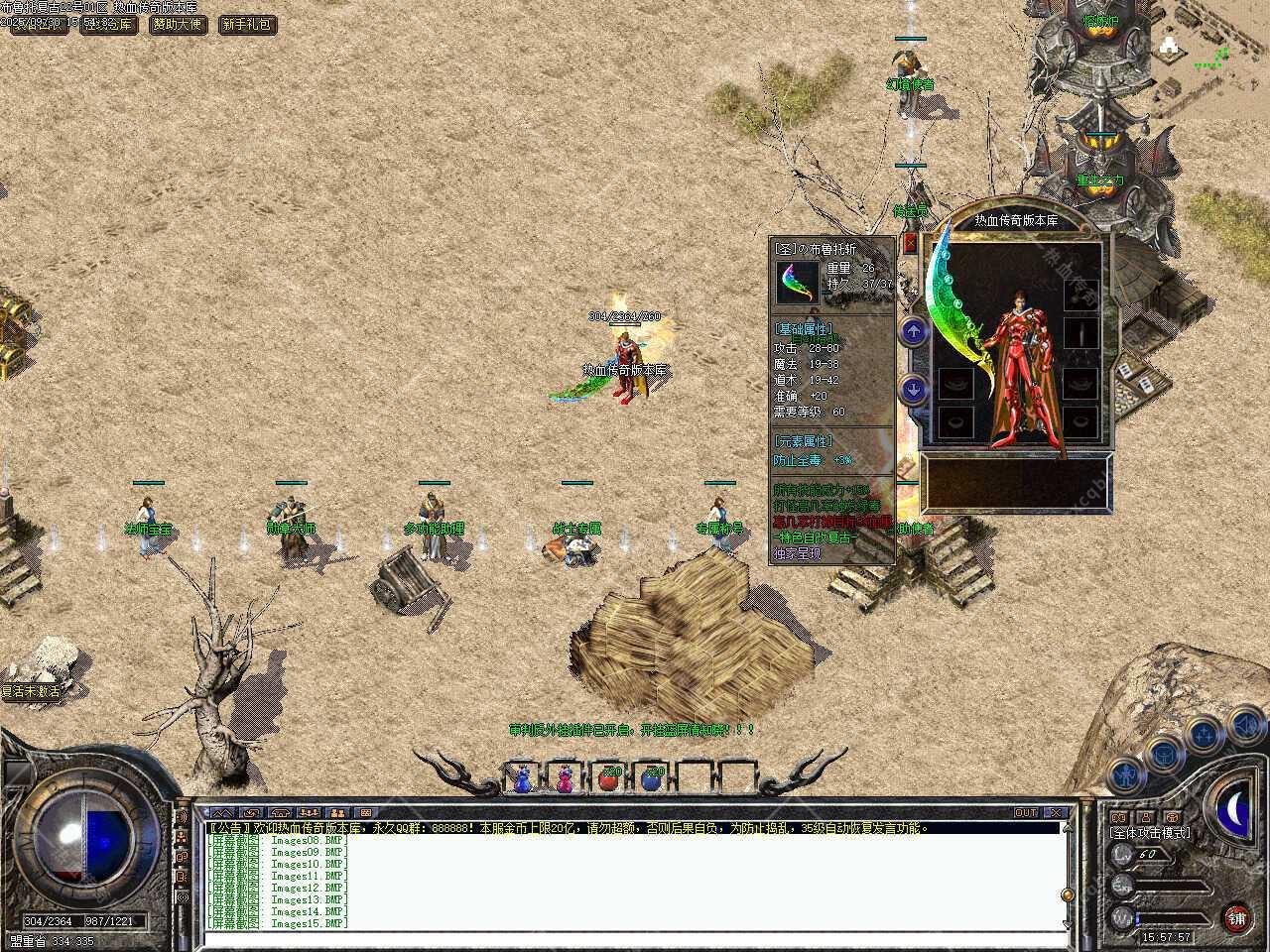The height and width of the screenshot is (952, 1270).
Task: Open the 新手礼包 gift pack
Action: point(246,24)
